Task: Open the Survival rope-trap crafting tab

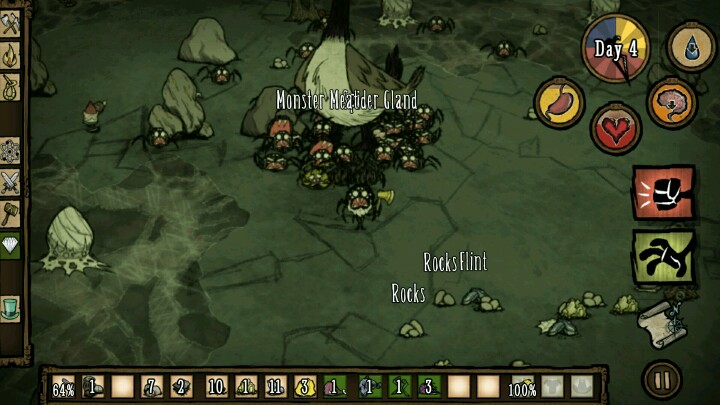Action: click(11, 89)
